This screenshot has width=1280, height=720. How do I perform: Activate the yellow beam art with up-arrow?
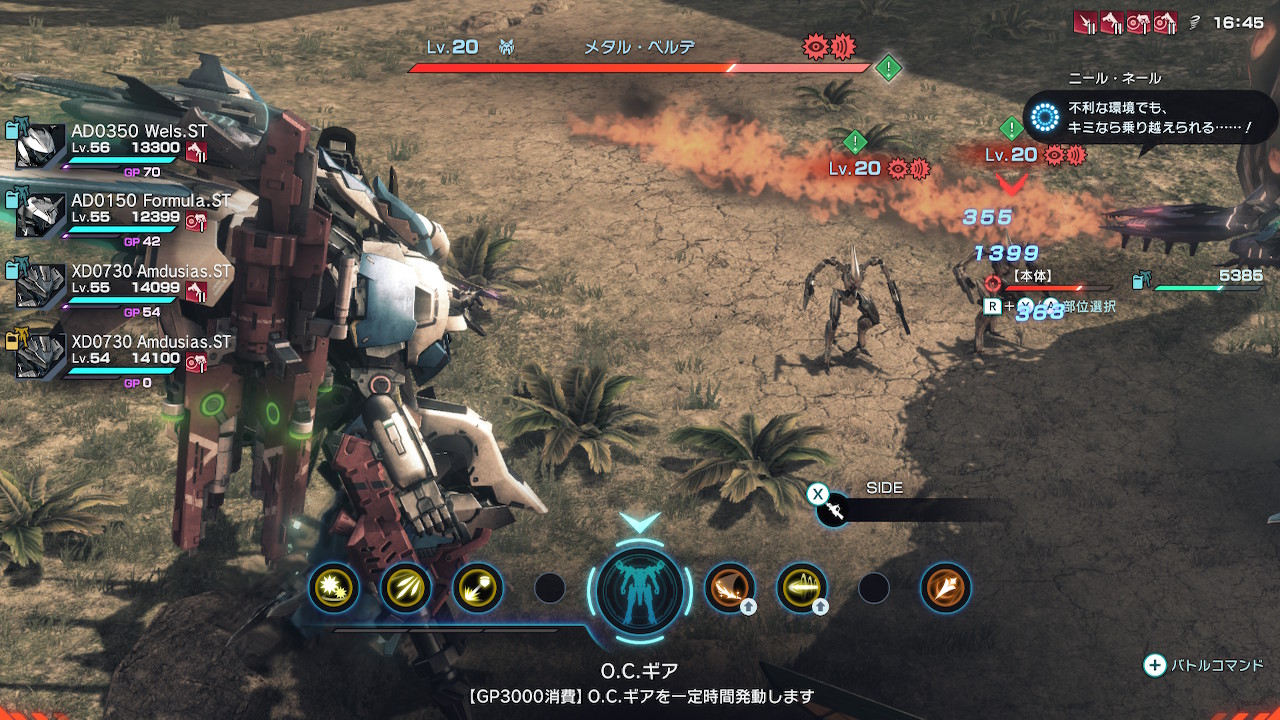coord(801,588)
